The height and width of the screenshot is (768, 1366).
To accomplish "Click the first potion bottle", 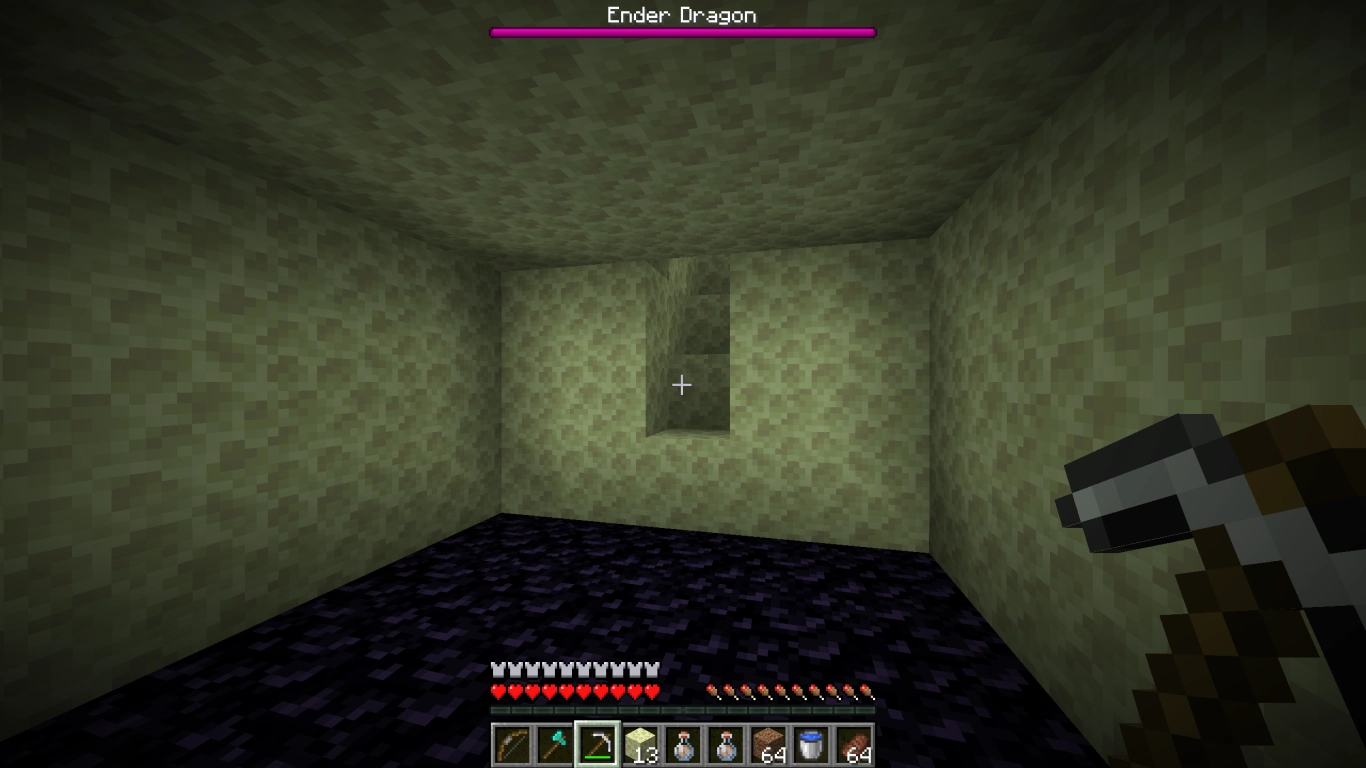I will [x=683, y=742].
